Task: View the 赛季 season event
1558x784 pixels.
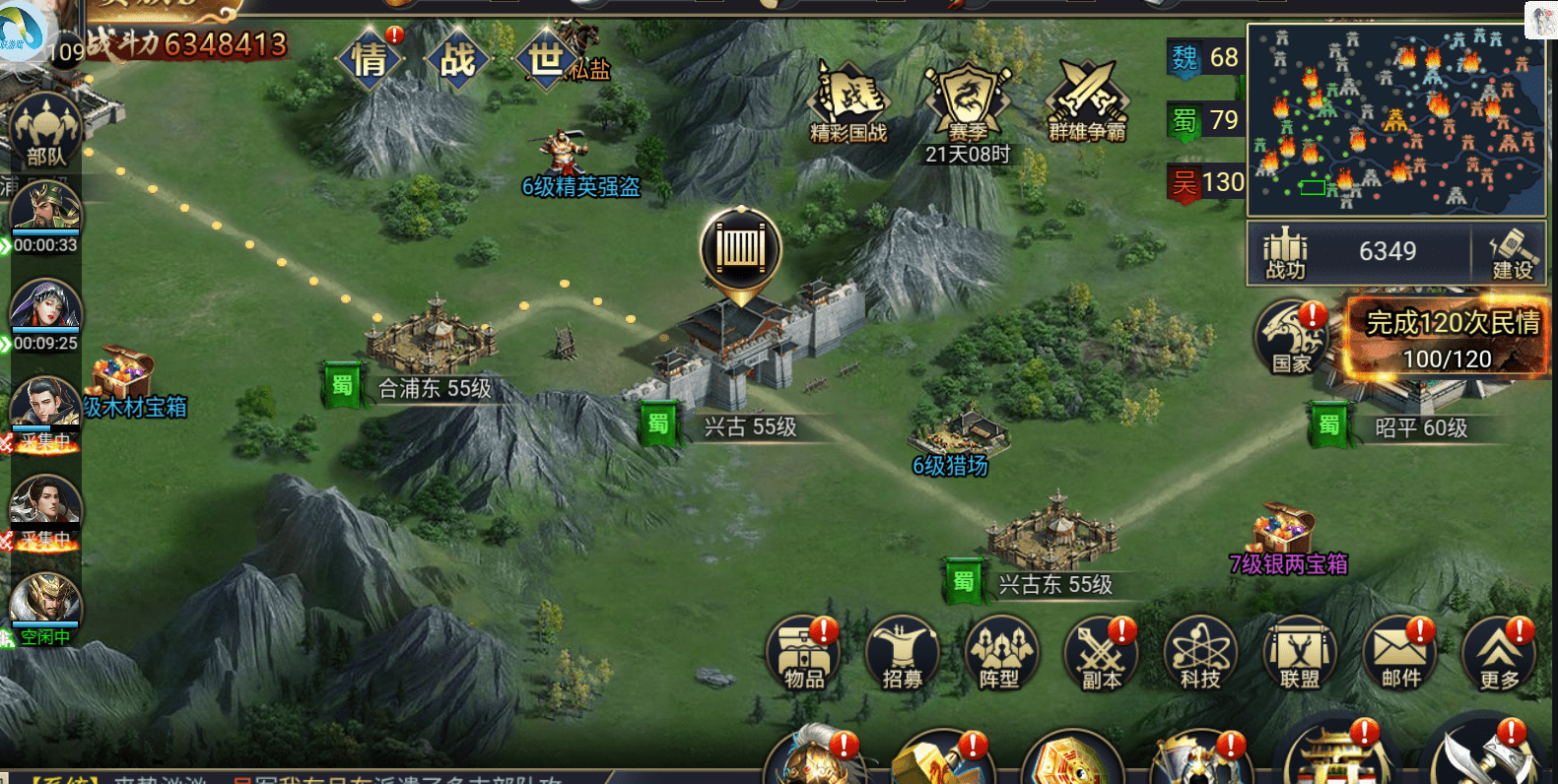Action: coord(967,102)
